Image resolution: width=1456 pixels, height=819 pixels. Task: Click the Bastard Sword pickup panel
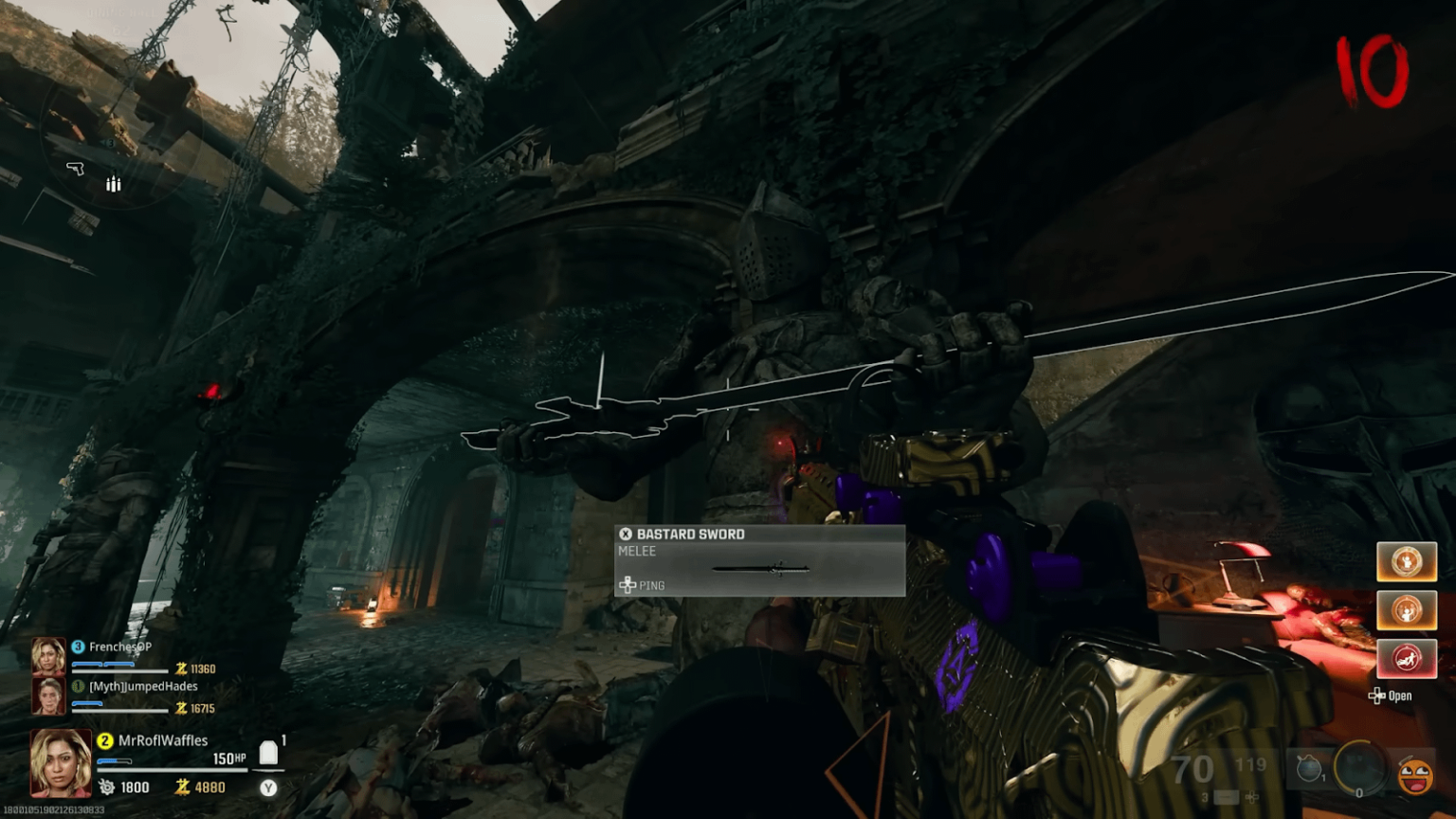coord(758,561)
